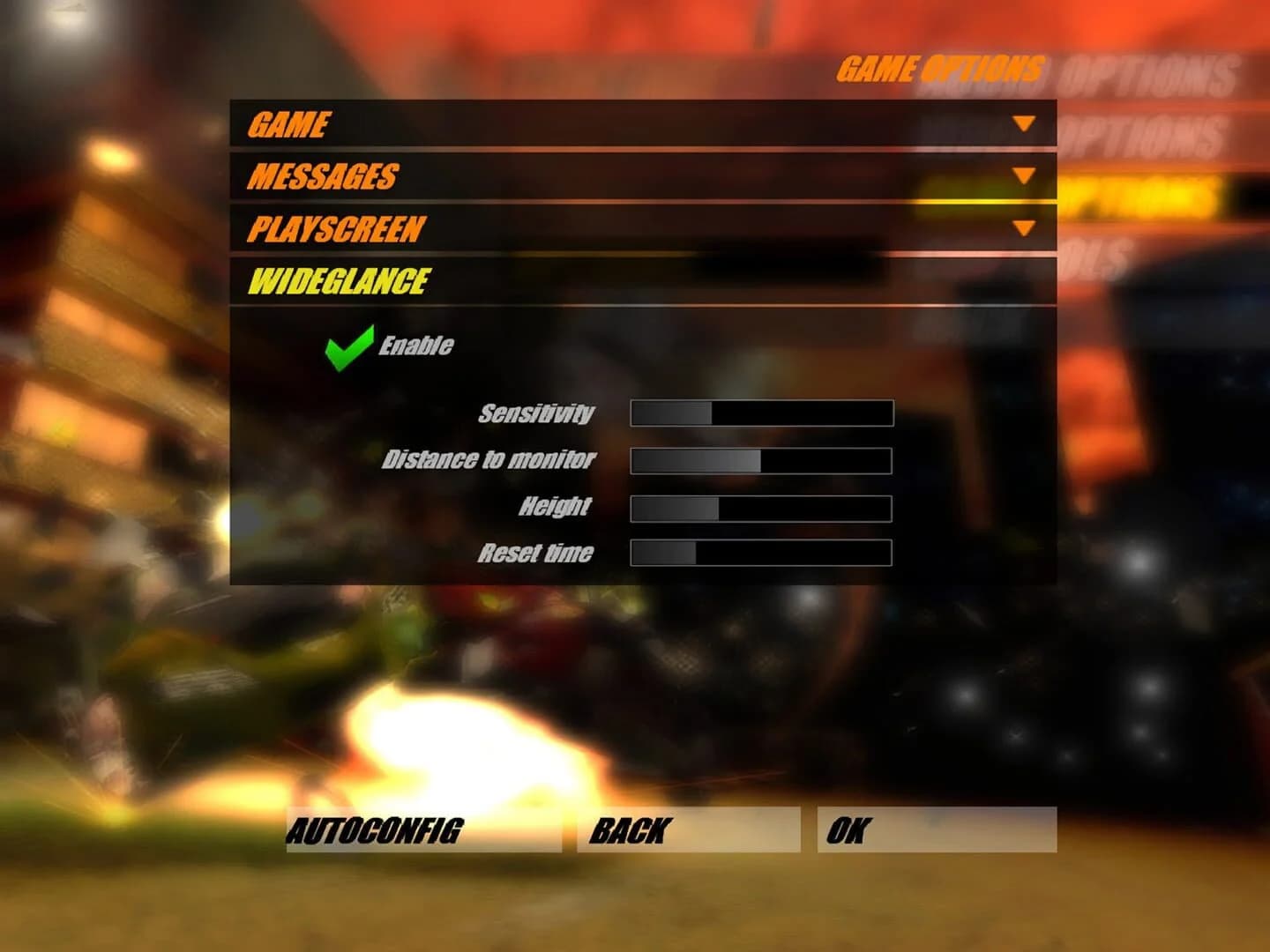
Task: Adjust the Distance to monitor slider
Action: point(763,459)
